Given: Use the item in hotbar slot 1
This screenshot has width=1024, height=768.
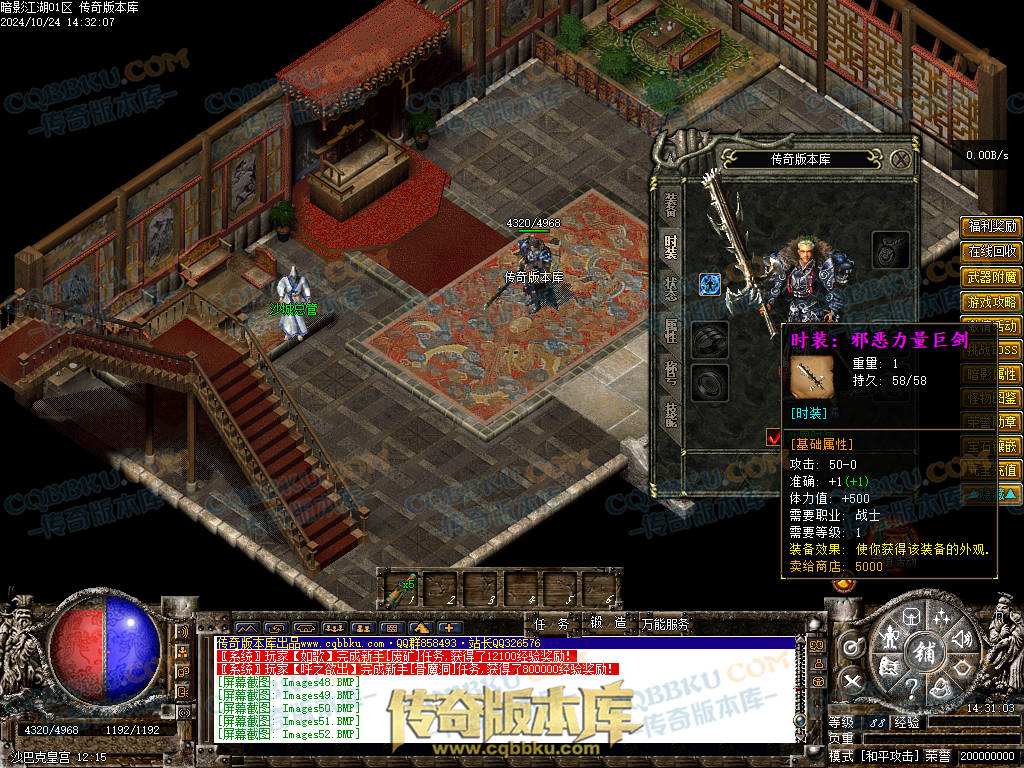Looking at the screenshot, I should (x=401, y=590).
